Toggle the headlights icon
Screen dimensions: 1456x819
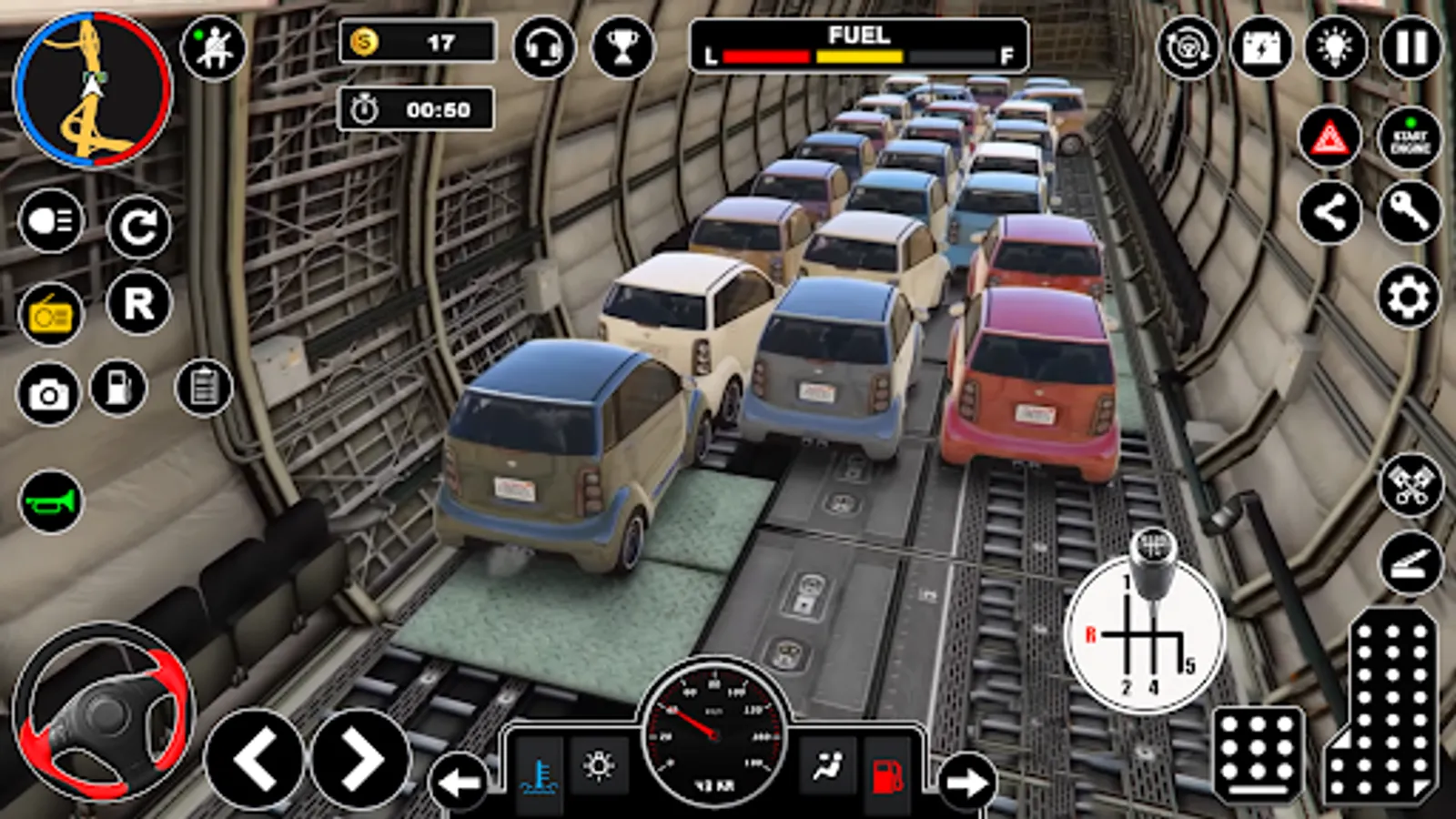[x=51, y=221]
